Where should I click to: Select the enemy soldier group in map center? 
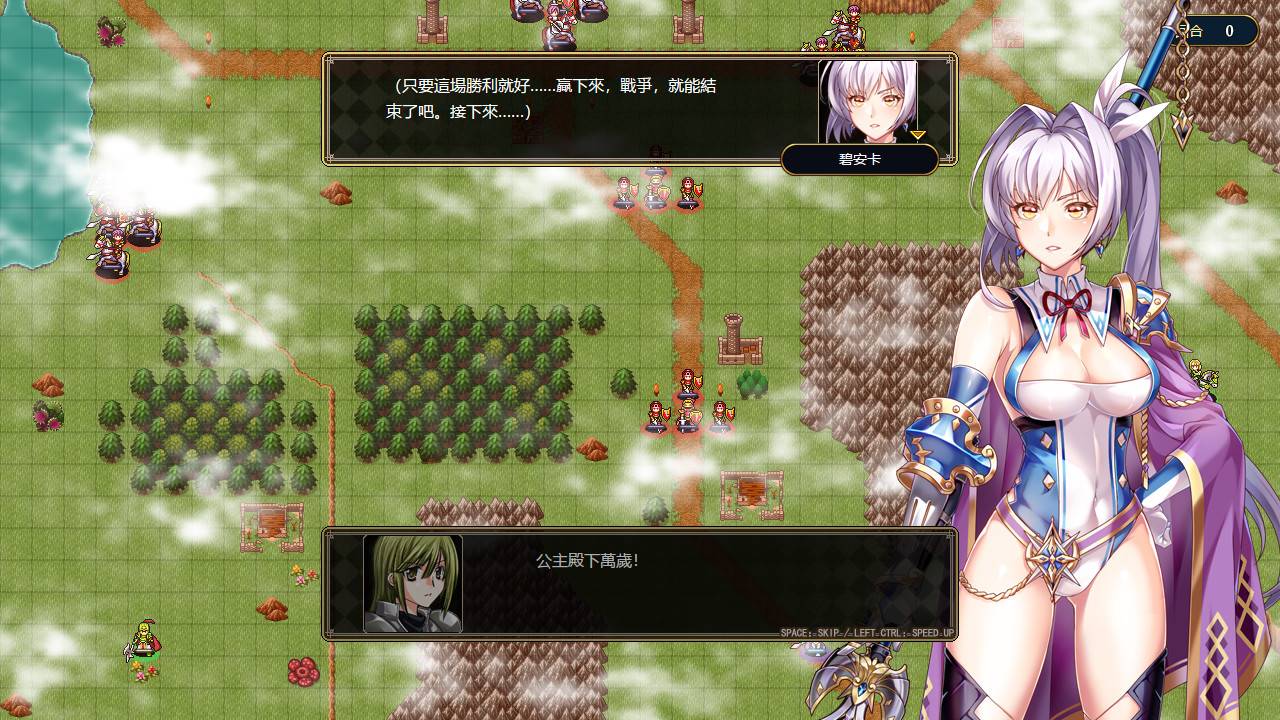tap(685, 410)
